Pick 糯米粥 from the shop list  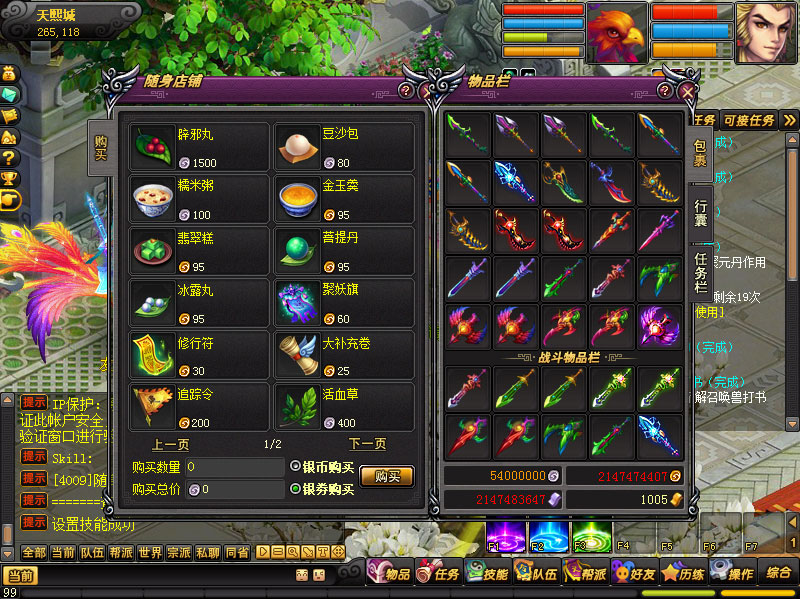point(199,199)
